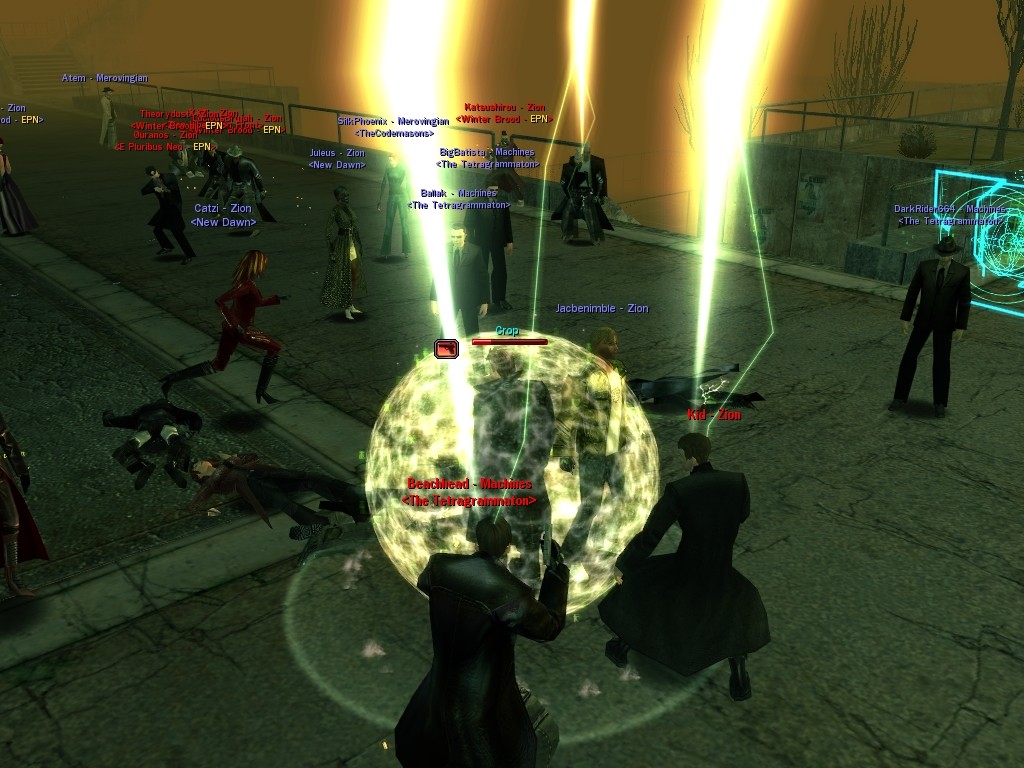Click the Juleus - Zion name label
The image size is (1024, 768).
click(337, 154)
